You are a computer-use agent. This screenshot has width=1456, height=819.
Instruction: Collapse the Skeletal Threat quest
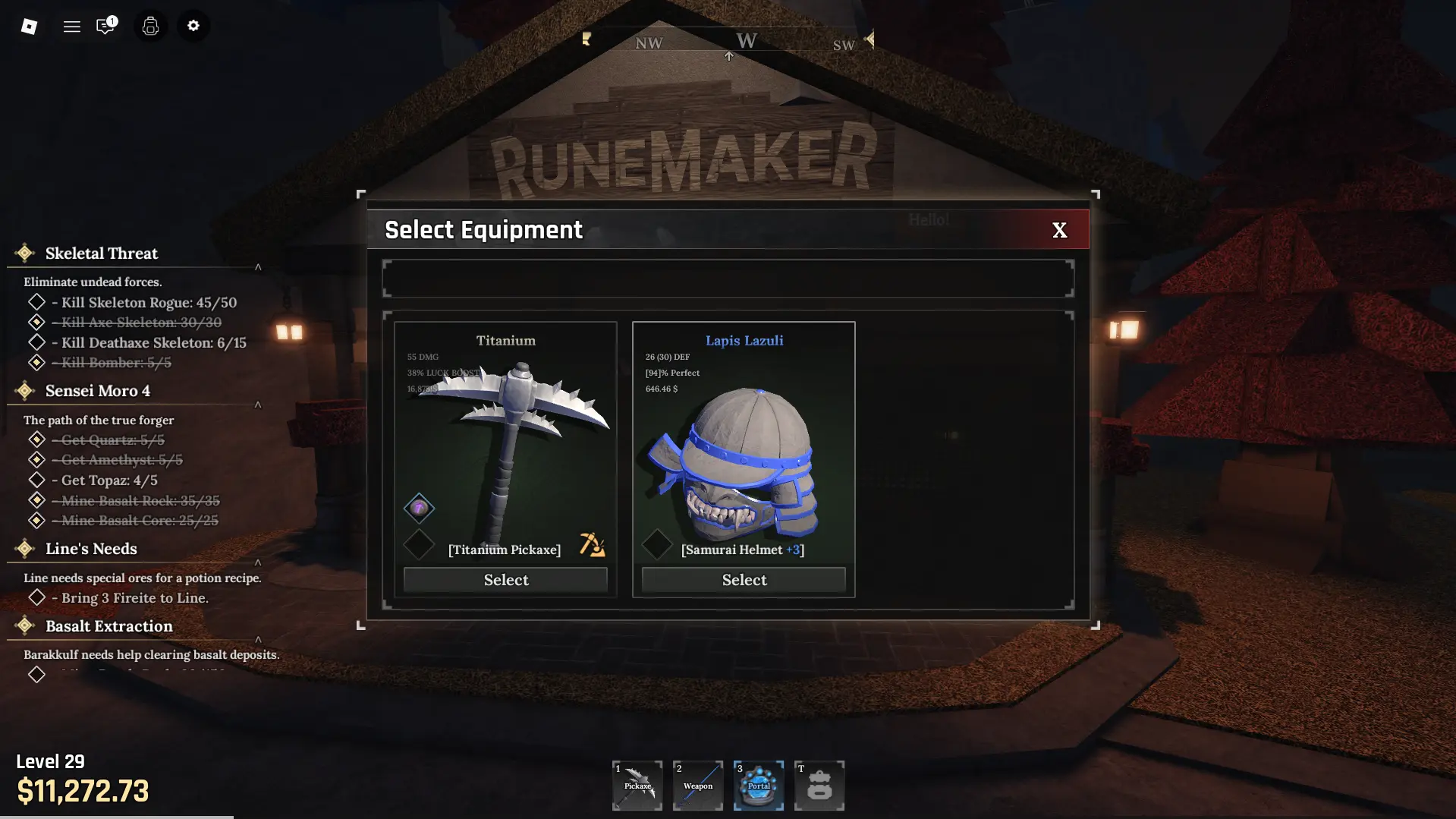[x=258, y=267]
